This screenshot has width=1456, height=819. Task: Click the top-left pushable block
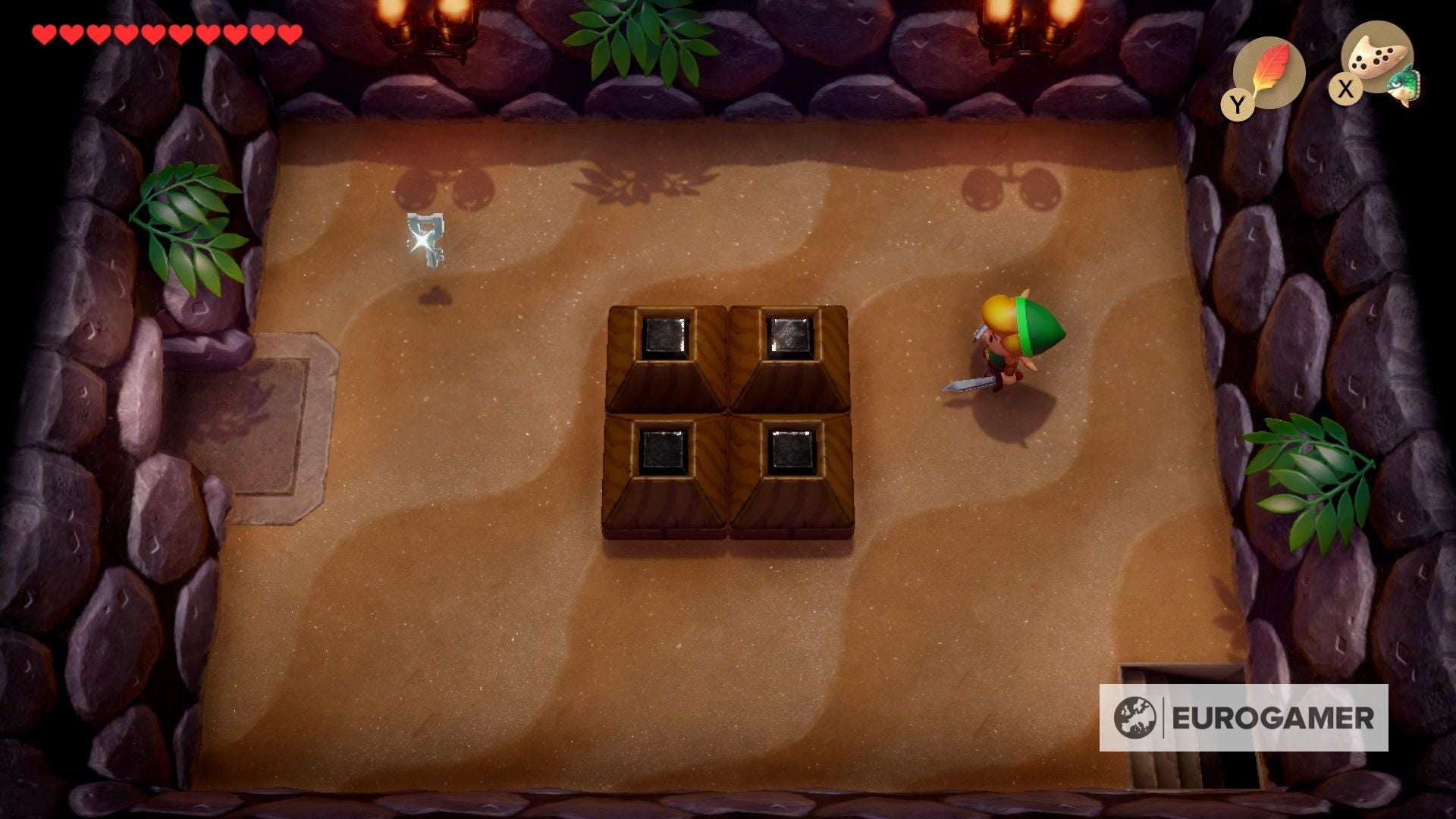tap(666, 356)
